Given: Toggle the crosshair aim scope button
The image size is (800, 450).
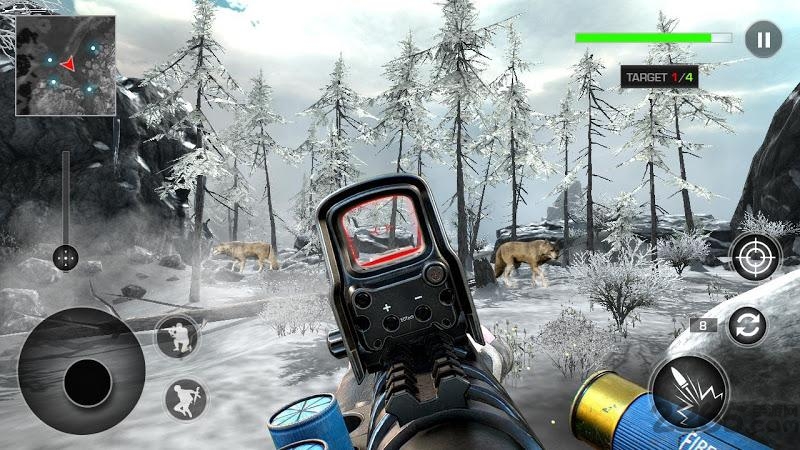Looking at the screenshot, I should pyautogui.click(x=755, y=257).
